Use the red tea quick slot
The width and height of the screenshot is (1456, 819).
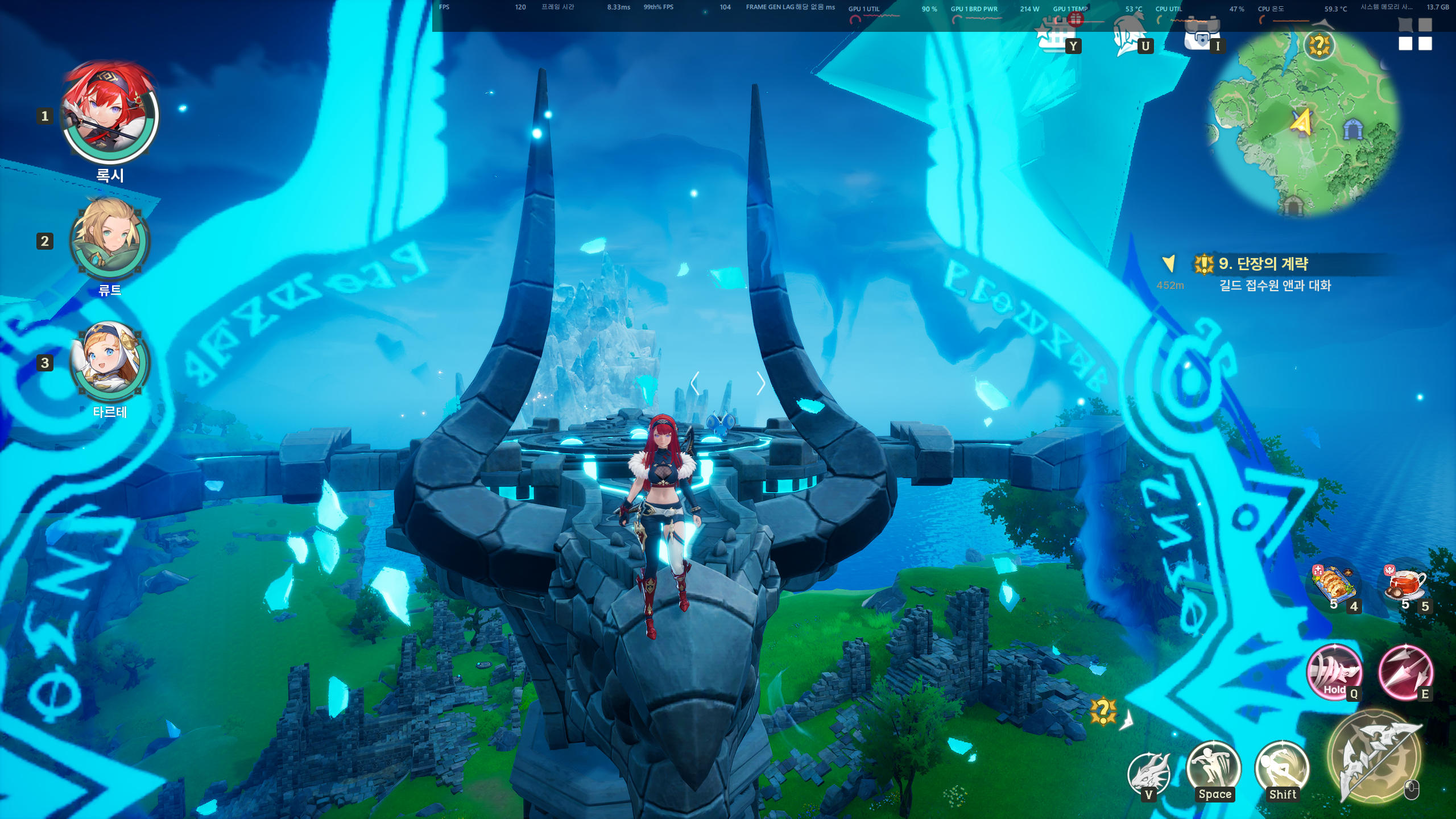click(1406, 586)
